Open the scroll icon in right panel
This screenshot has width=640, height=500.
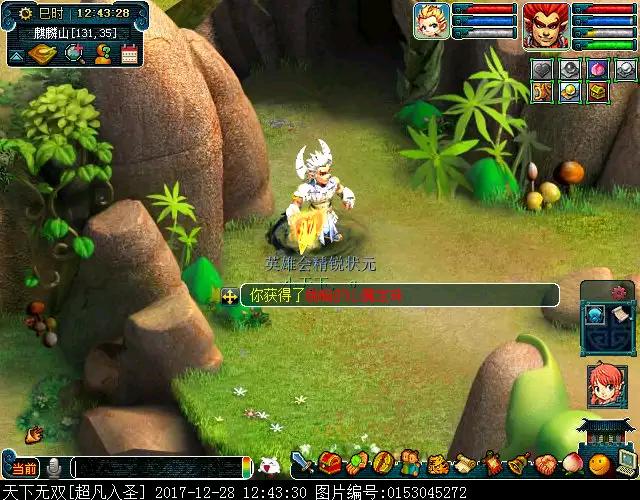[x=621, y=315]
